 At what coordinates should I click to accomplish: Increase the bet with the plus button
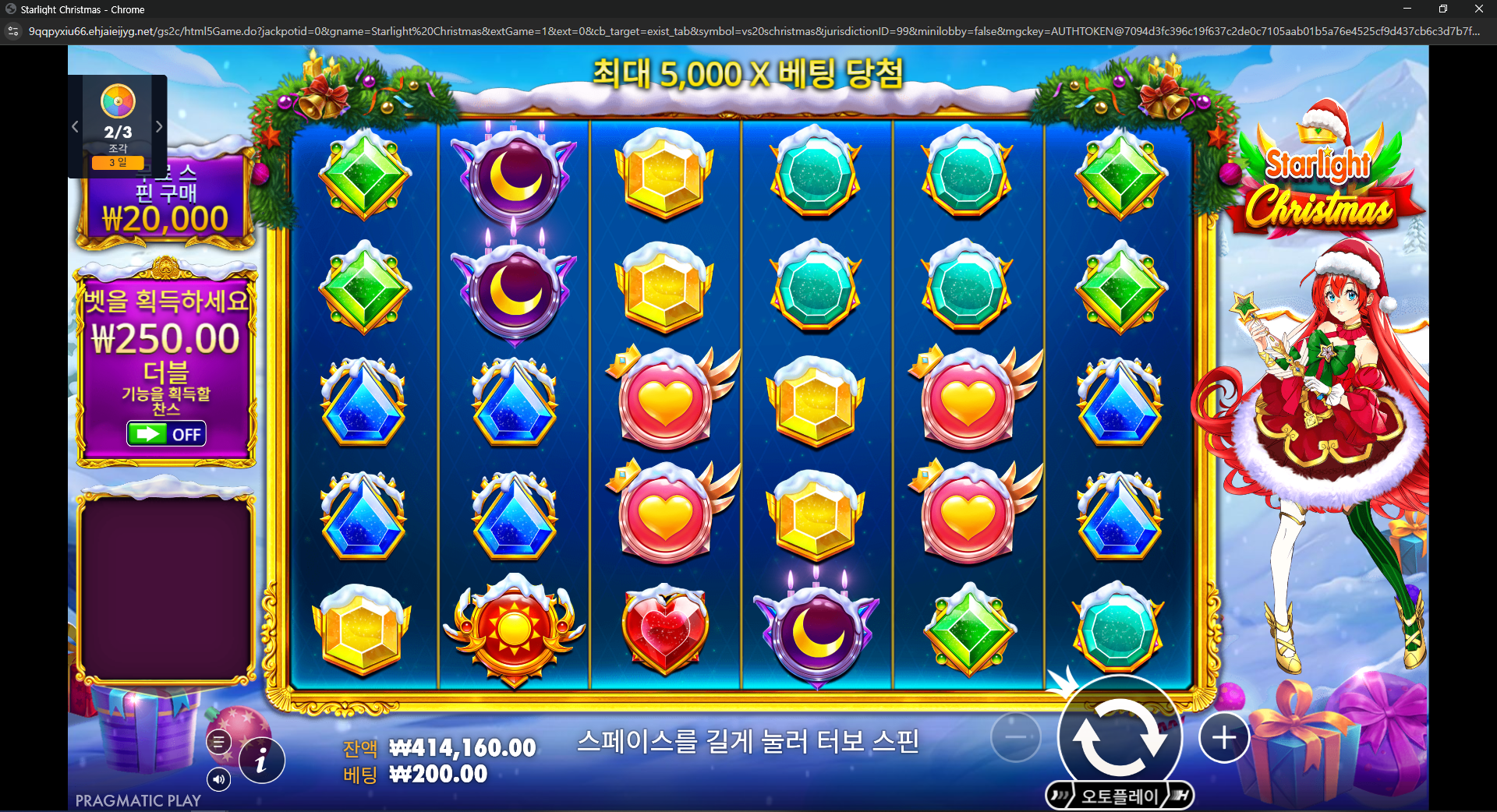pos(1223,737)
